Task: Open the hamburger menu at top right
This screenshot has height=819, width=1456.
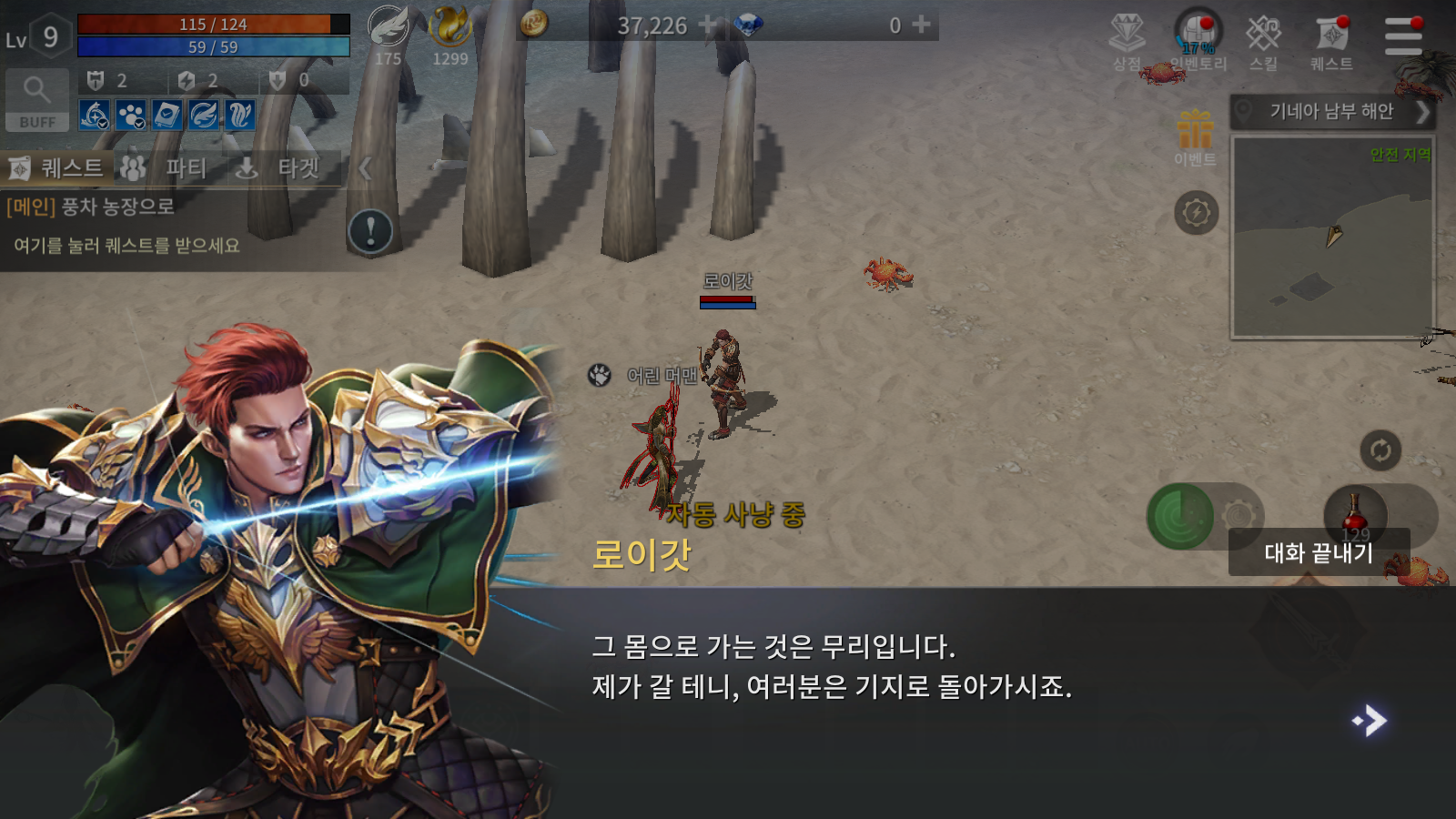Action: coord(1402,36)
